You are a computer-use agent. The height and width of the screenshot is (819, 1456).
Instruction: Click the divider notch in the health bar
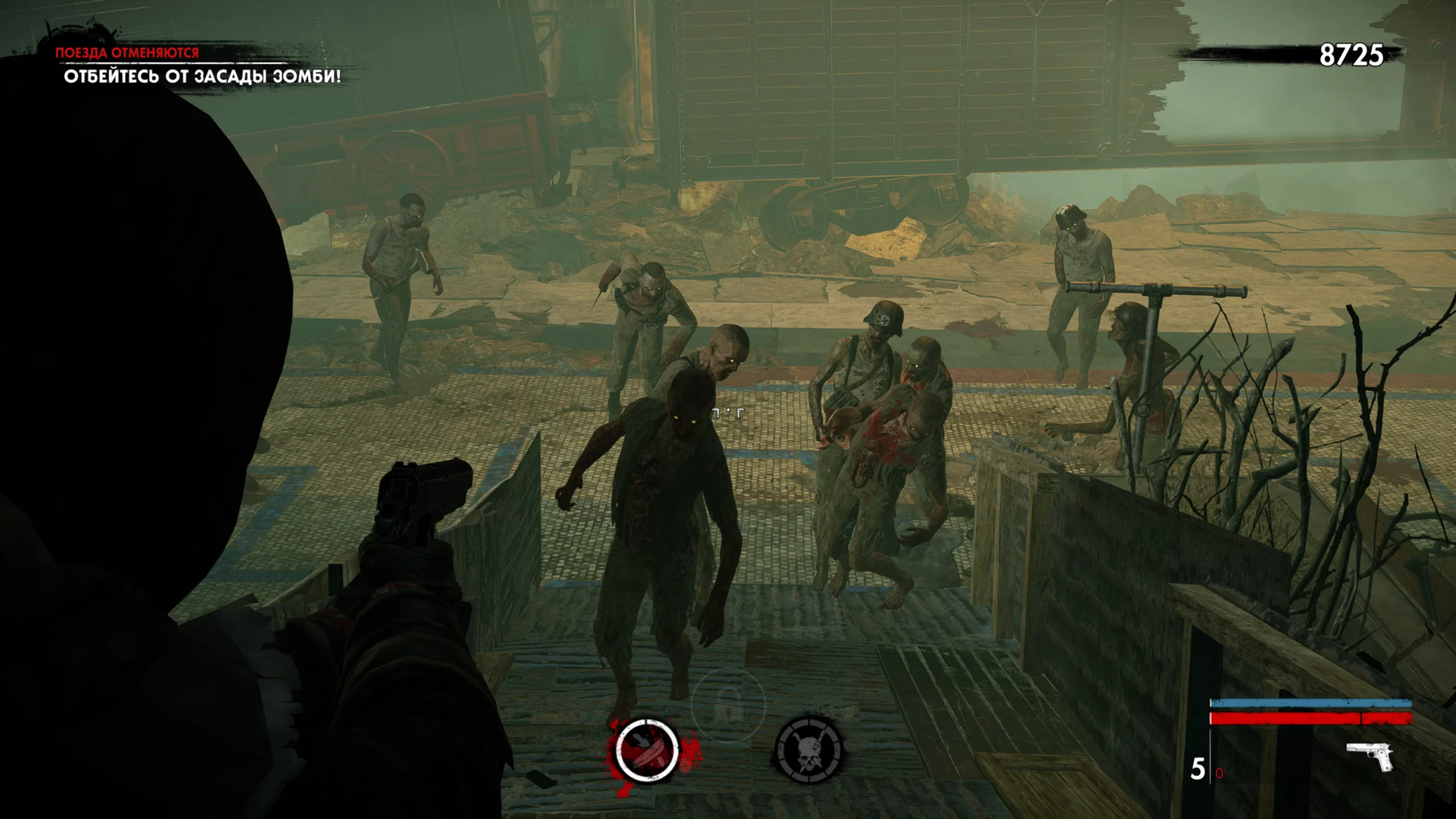tap(1361, 718)
